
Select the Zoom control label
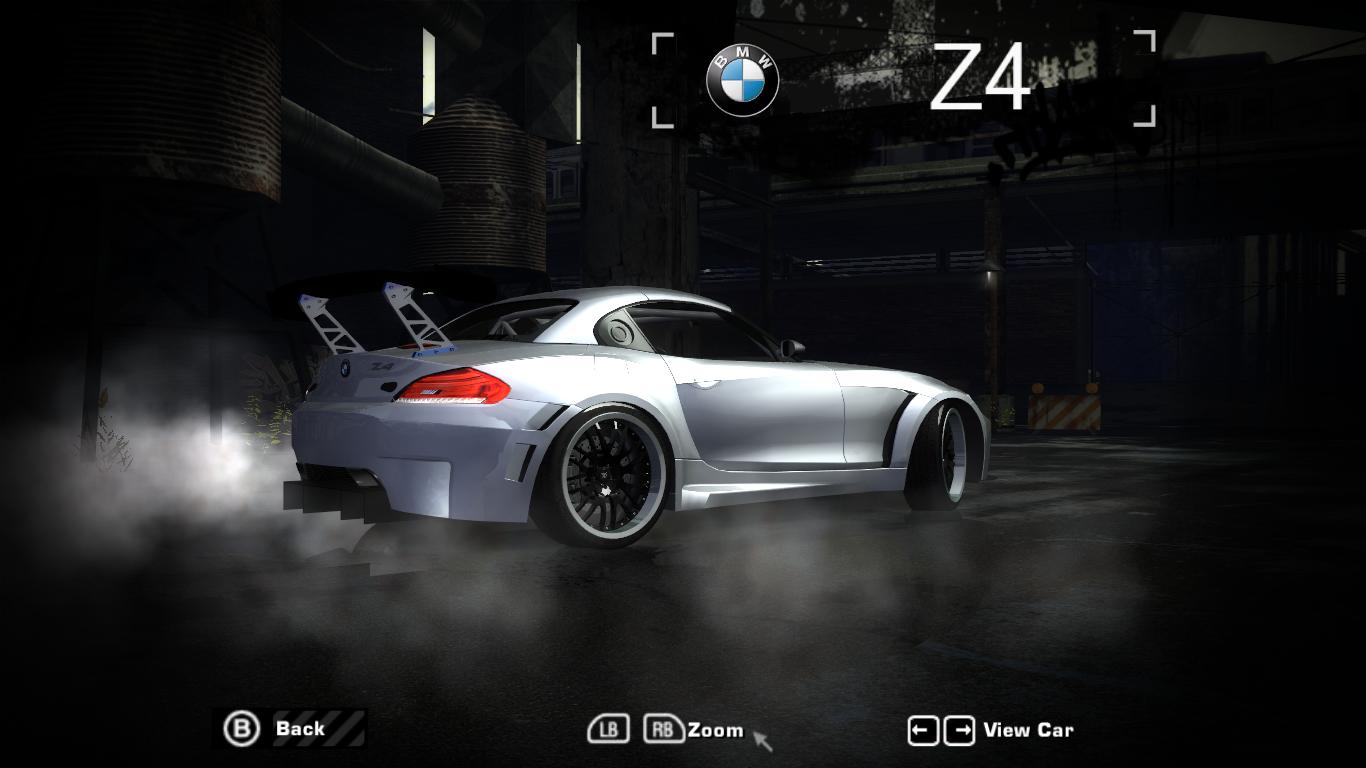point(715,730)
